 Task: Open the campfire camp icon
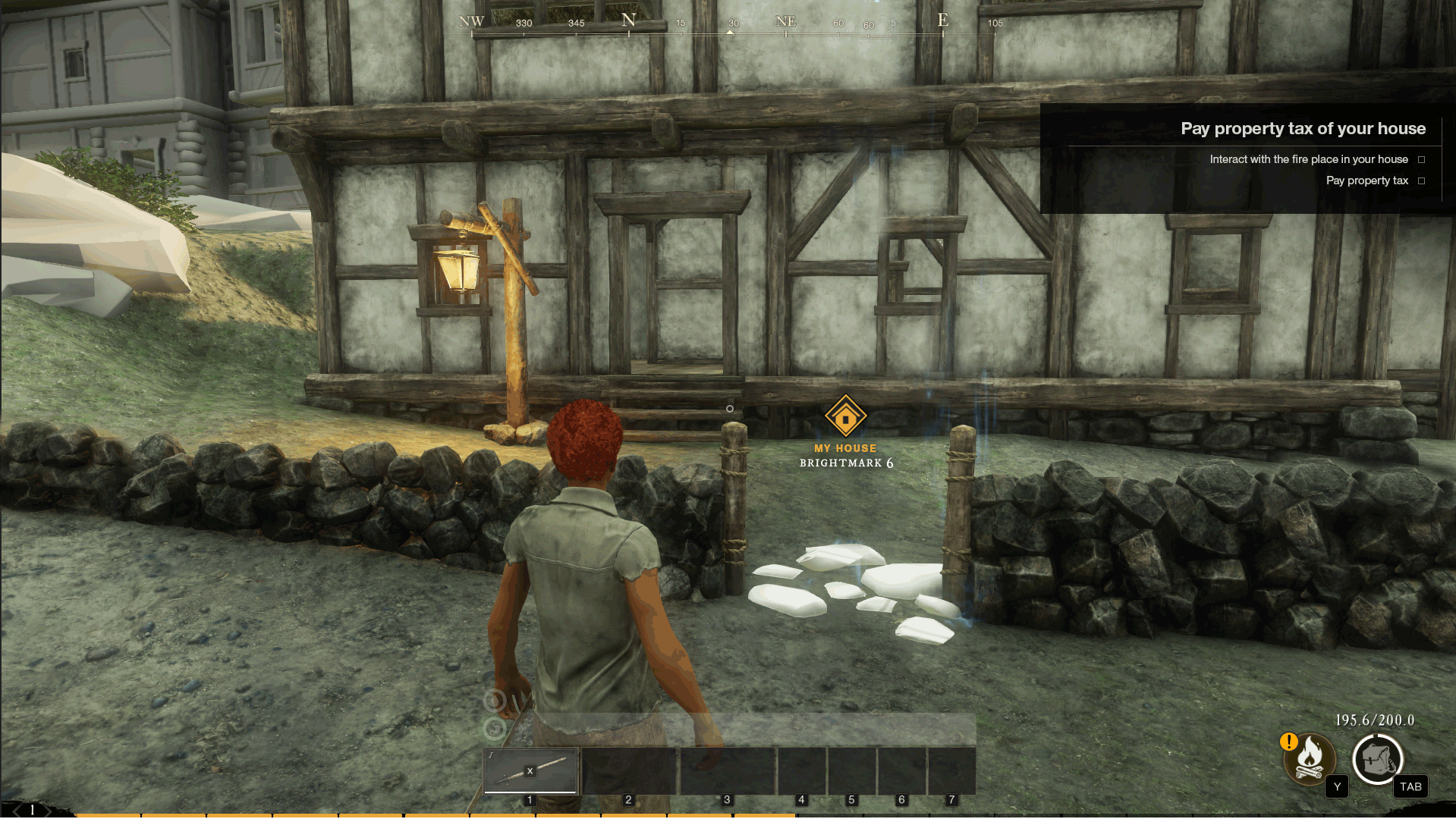pyautogui.click(x=1310, y=758)
